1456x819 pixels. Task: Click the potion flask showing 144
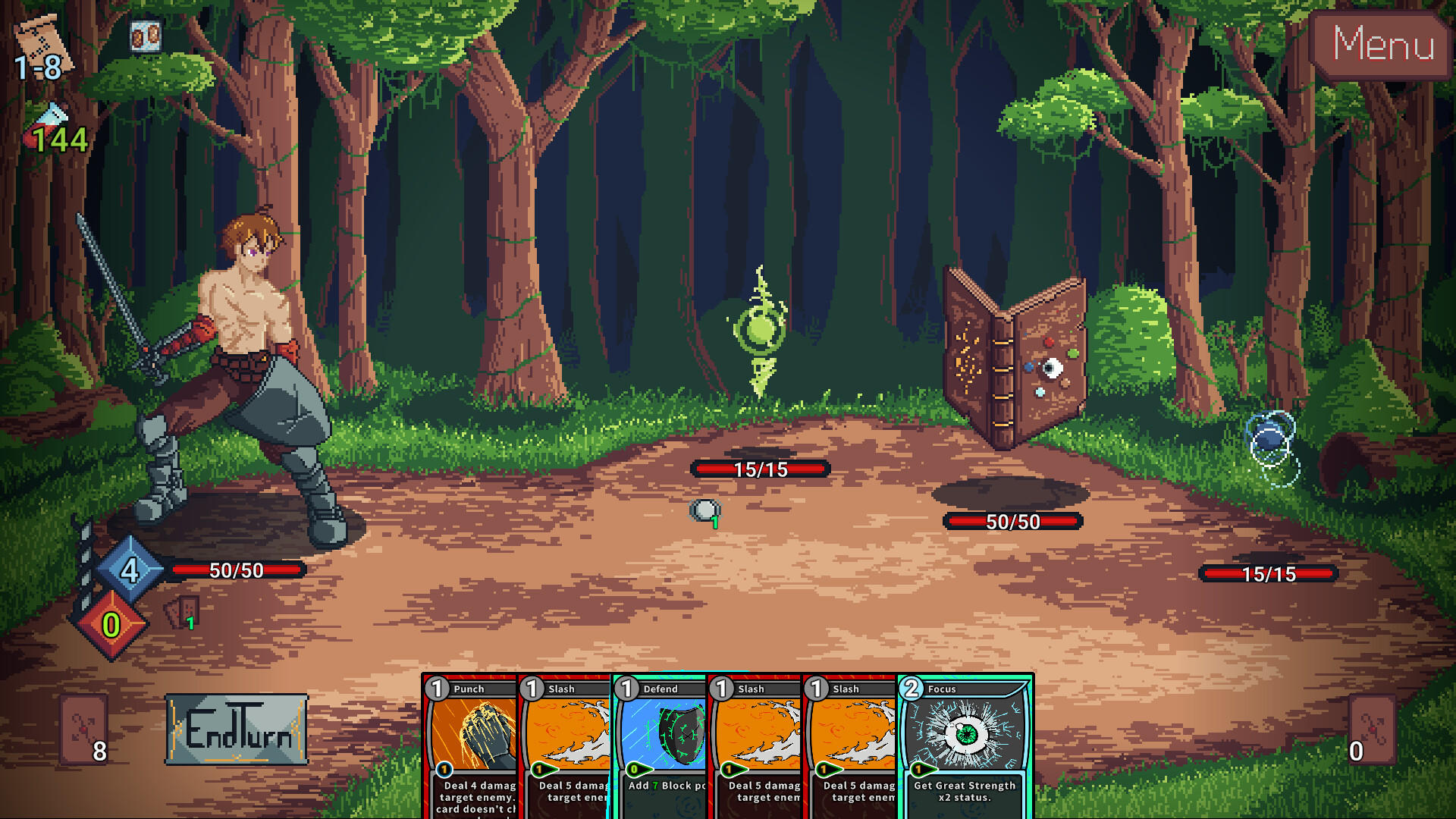(47, 121)
